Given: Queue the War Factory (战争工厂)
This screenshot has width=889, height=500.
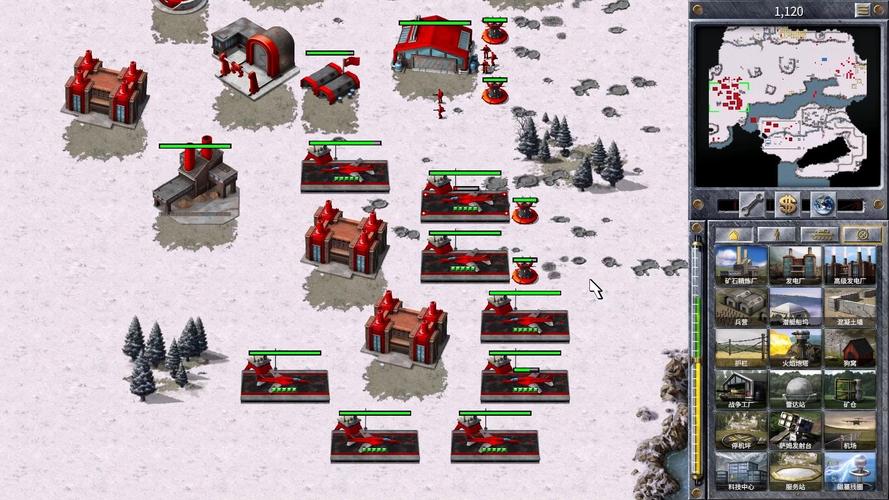Looking at the screenshot, I should tap(741, 389).
